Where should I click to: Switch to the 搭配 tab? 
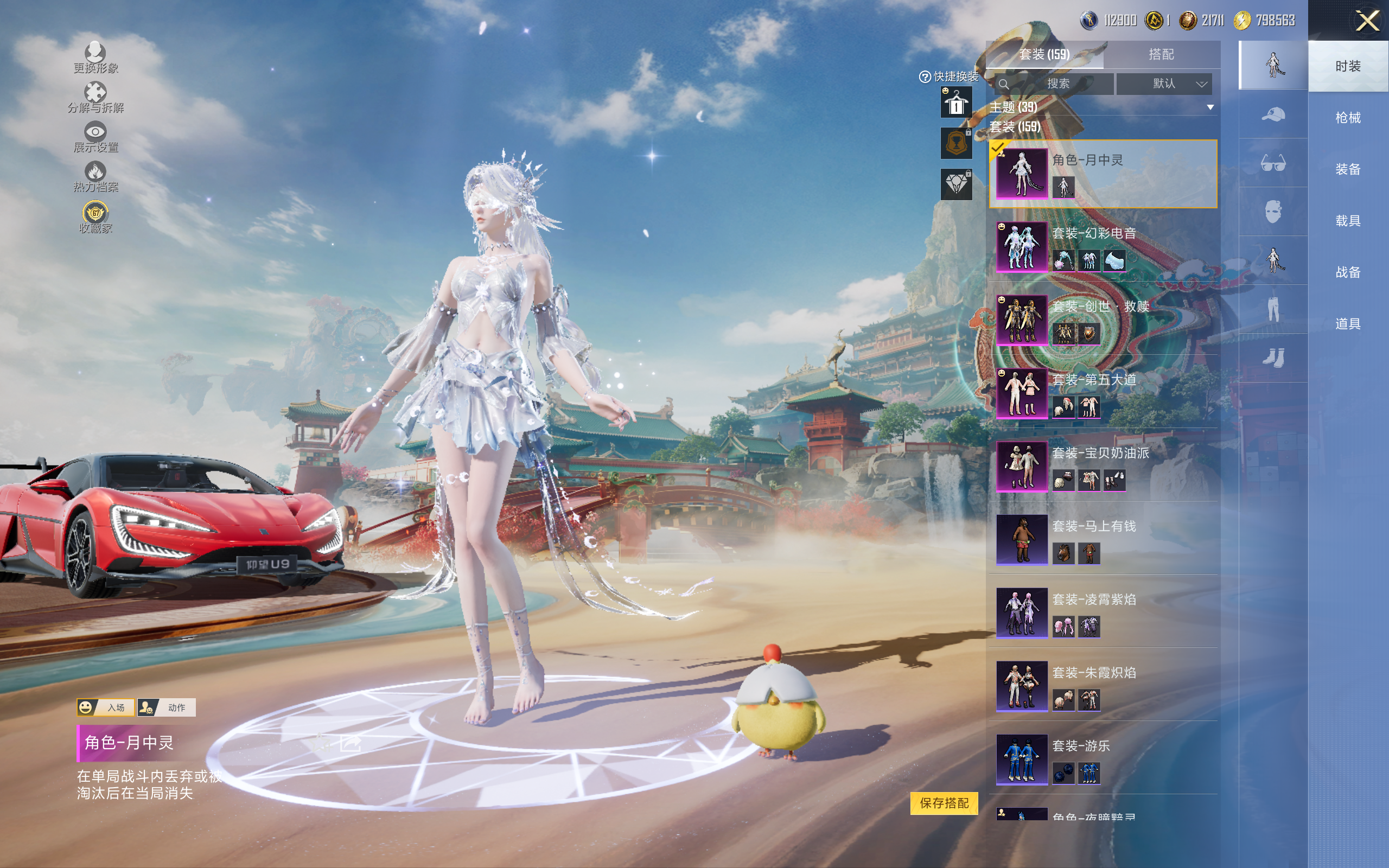point(1161,55)
